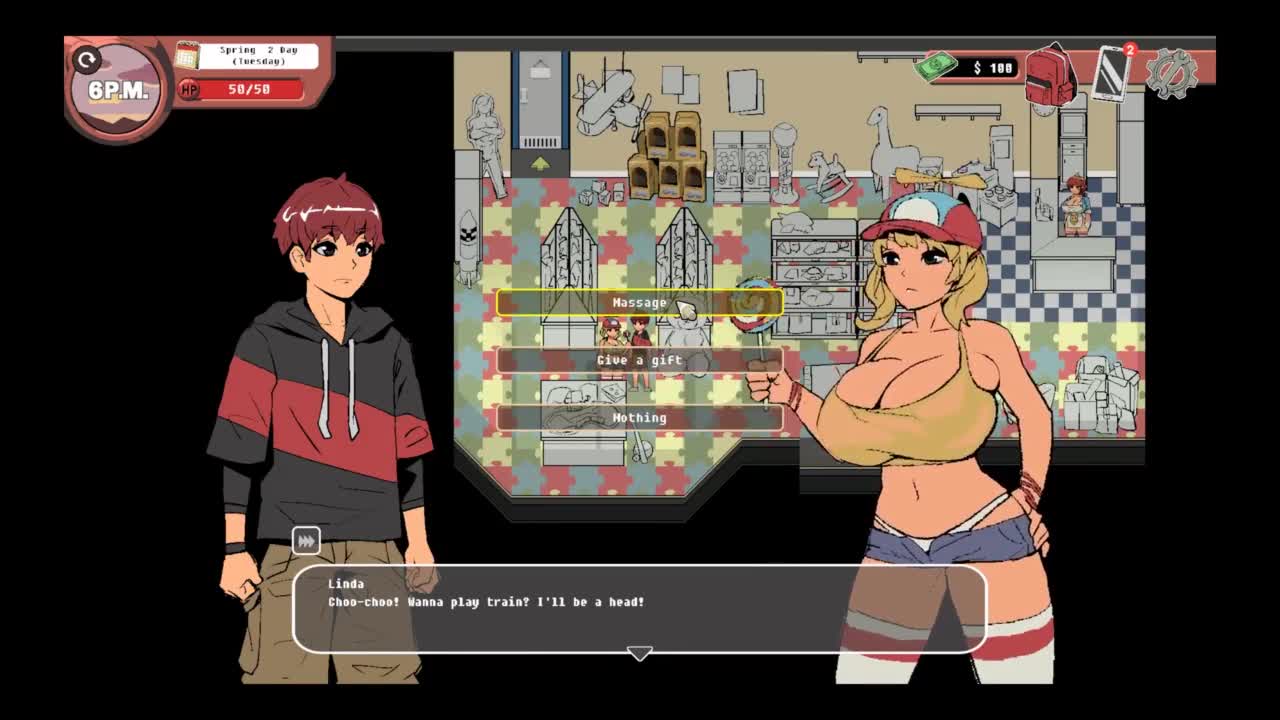Select the Give a gift option

639,360
